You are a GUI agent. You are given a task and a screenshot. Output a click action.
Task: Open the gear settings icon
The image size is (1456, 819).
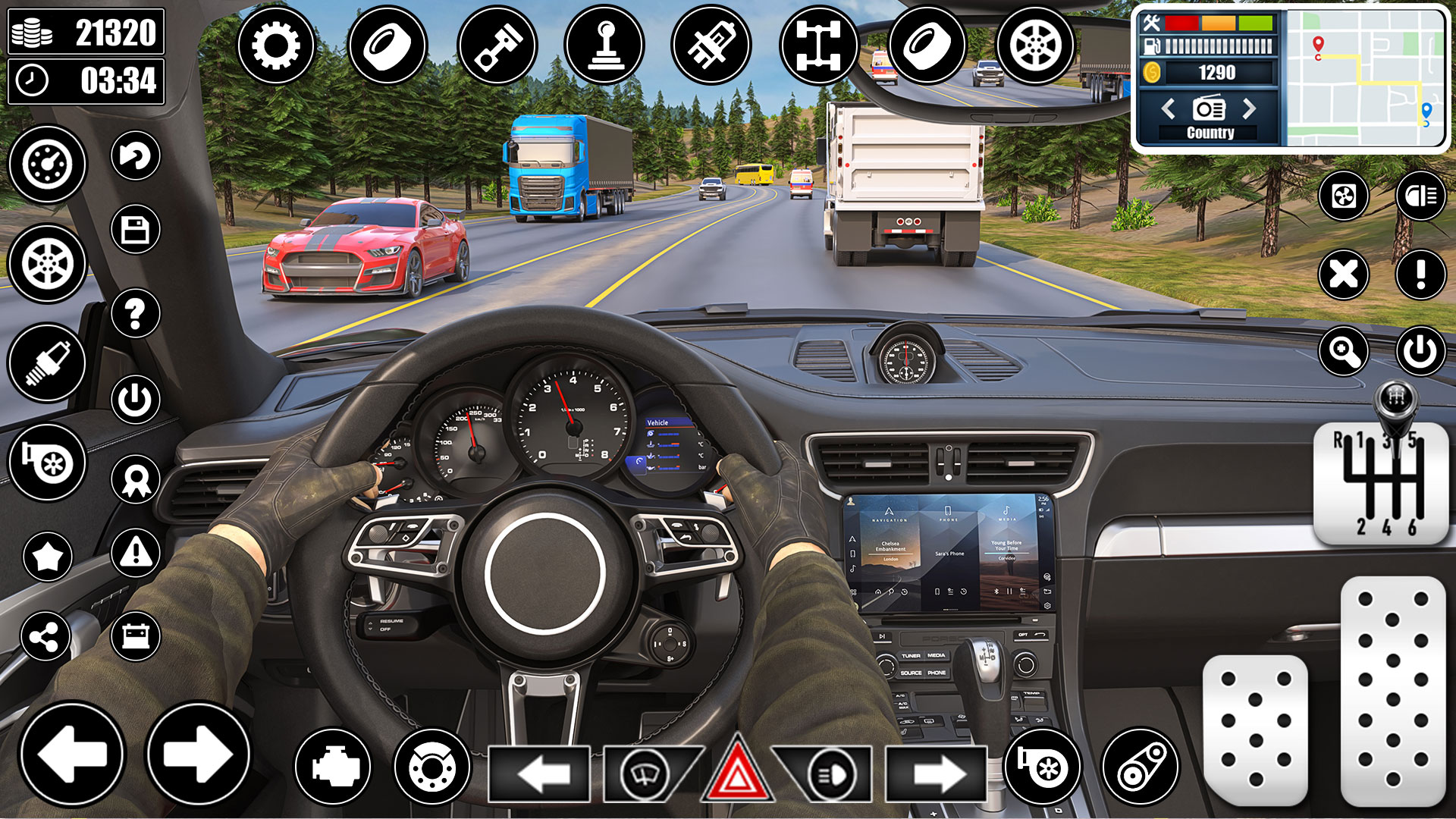[276, 45]
